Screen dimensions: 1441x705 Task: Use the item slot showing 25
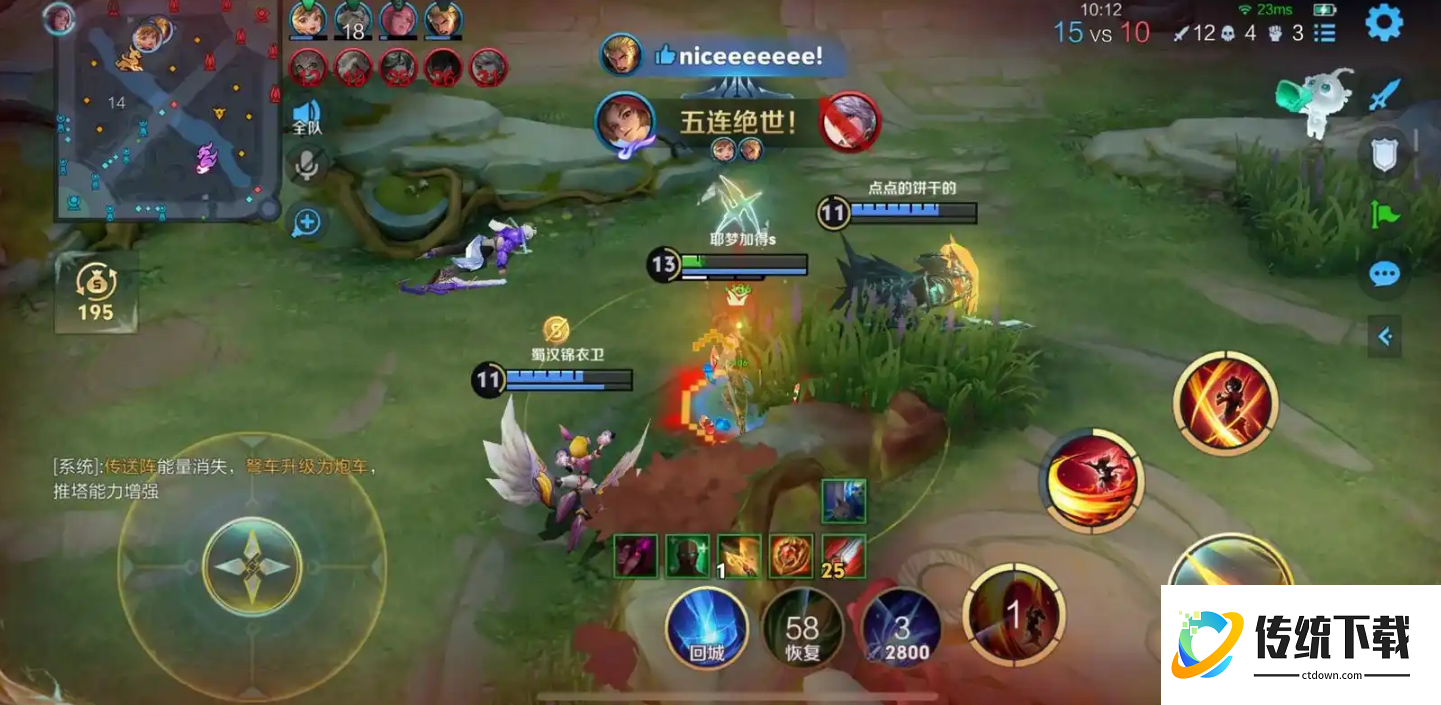coord(843,556)
